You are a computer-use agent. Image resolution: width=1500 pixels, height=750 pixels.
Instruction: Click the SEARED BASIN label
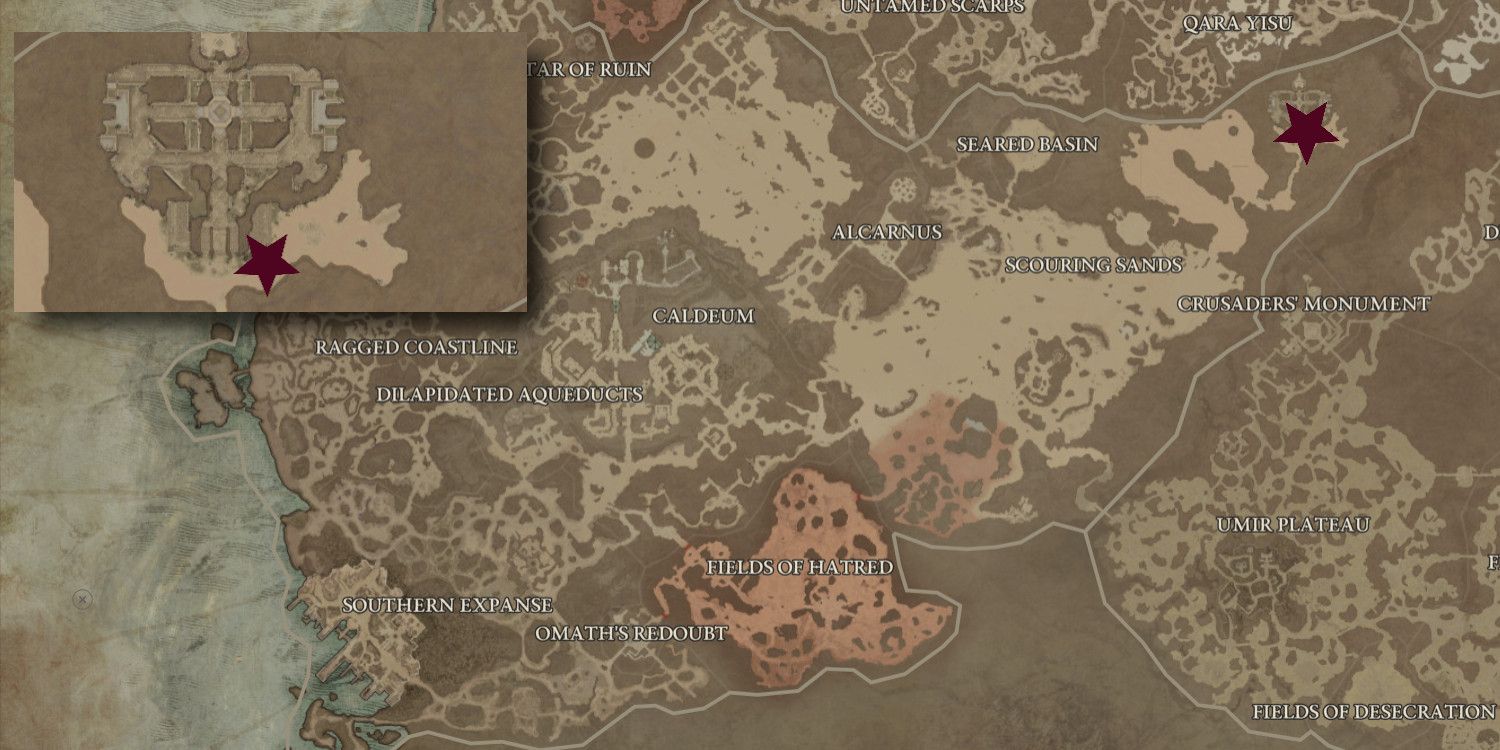pyautogui.click(x=1026, y=143)
